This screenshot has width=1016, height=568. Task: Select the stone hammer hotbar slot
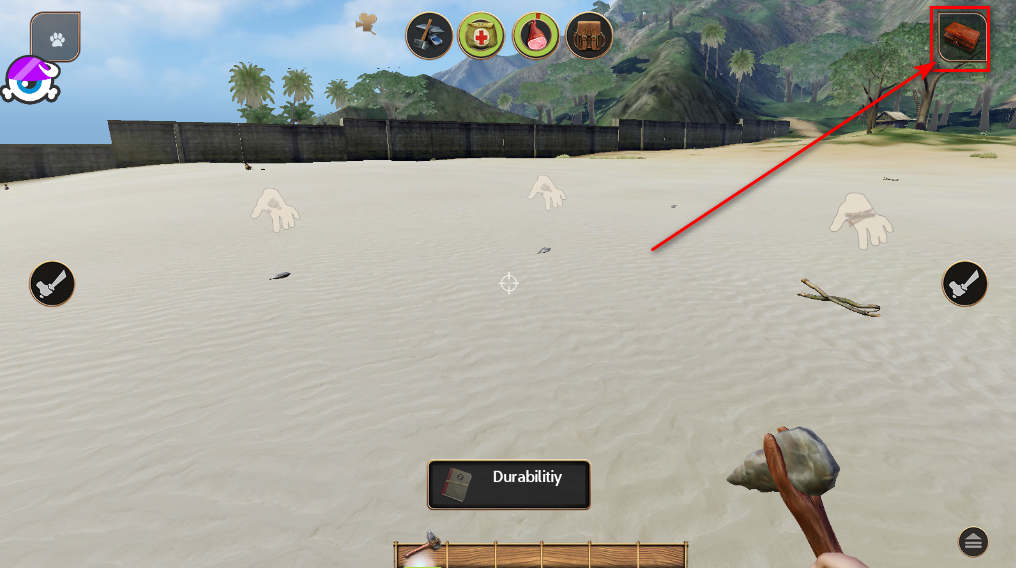(x=423, y=553)
